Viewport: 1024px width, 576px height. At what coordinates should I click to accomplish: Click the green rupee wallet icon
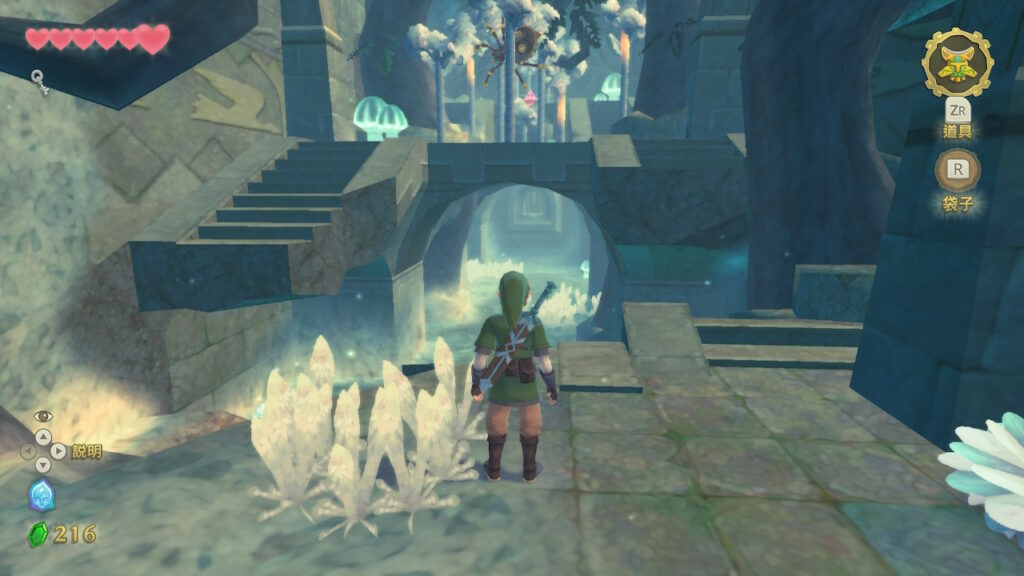pyautogui.click(x=38, y=534)
